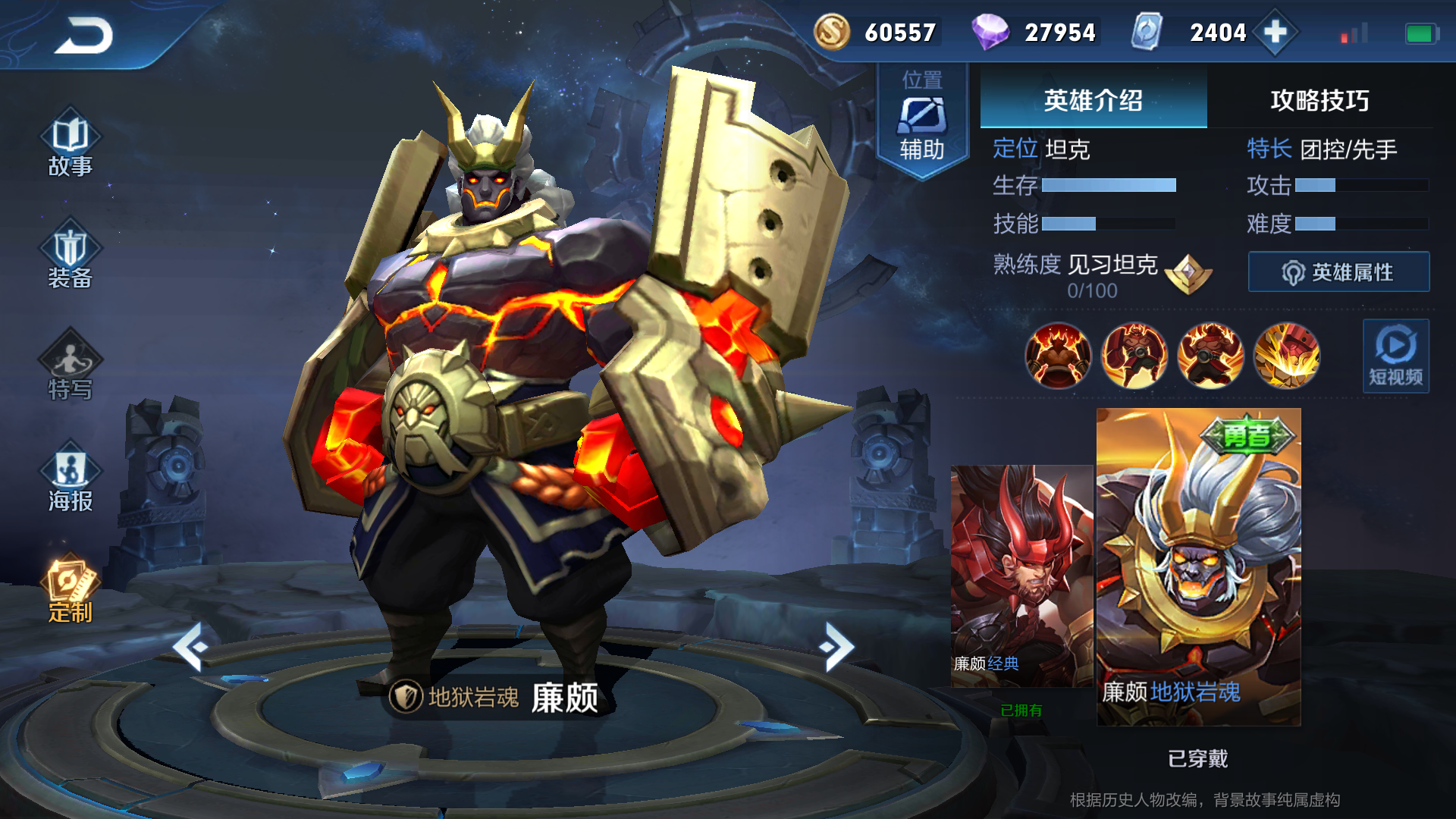Click the gold coin currency icon
Image resolution: width=1456 pixels, height=819 pixels.
(831, 32)
